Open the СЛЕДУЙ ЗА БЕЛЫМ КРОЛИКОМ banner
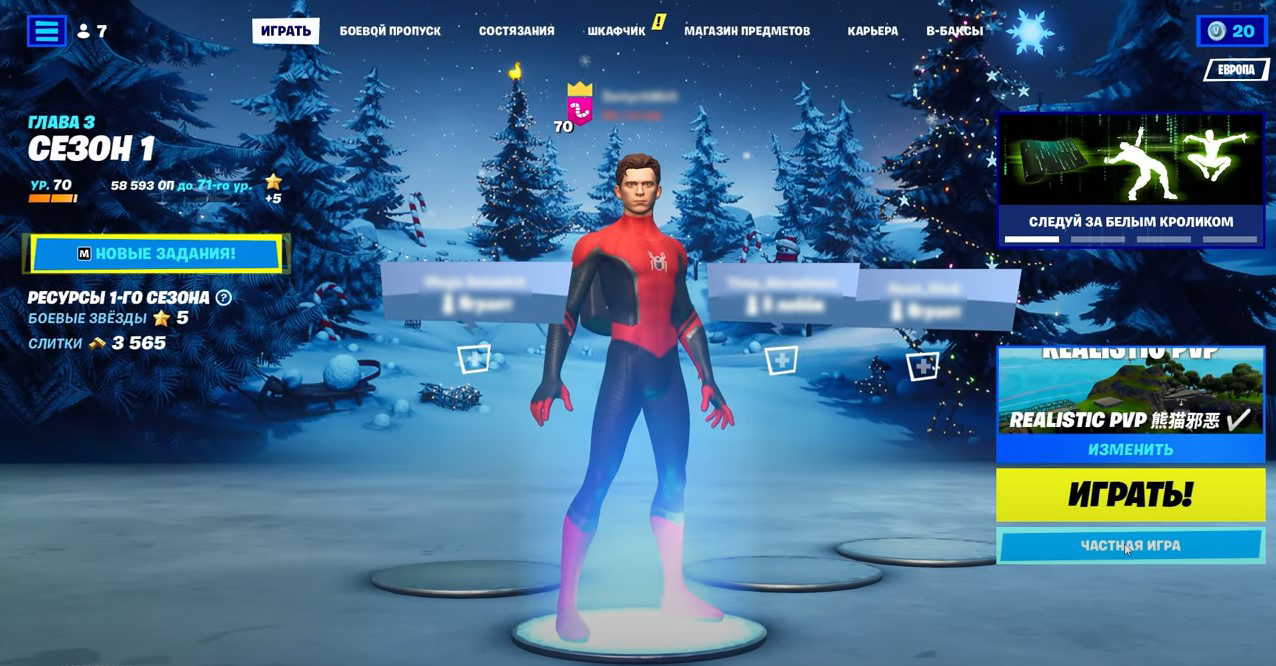Screen dimensions: 1276x666 [1130, 180]
